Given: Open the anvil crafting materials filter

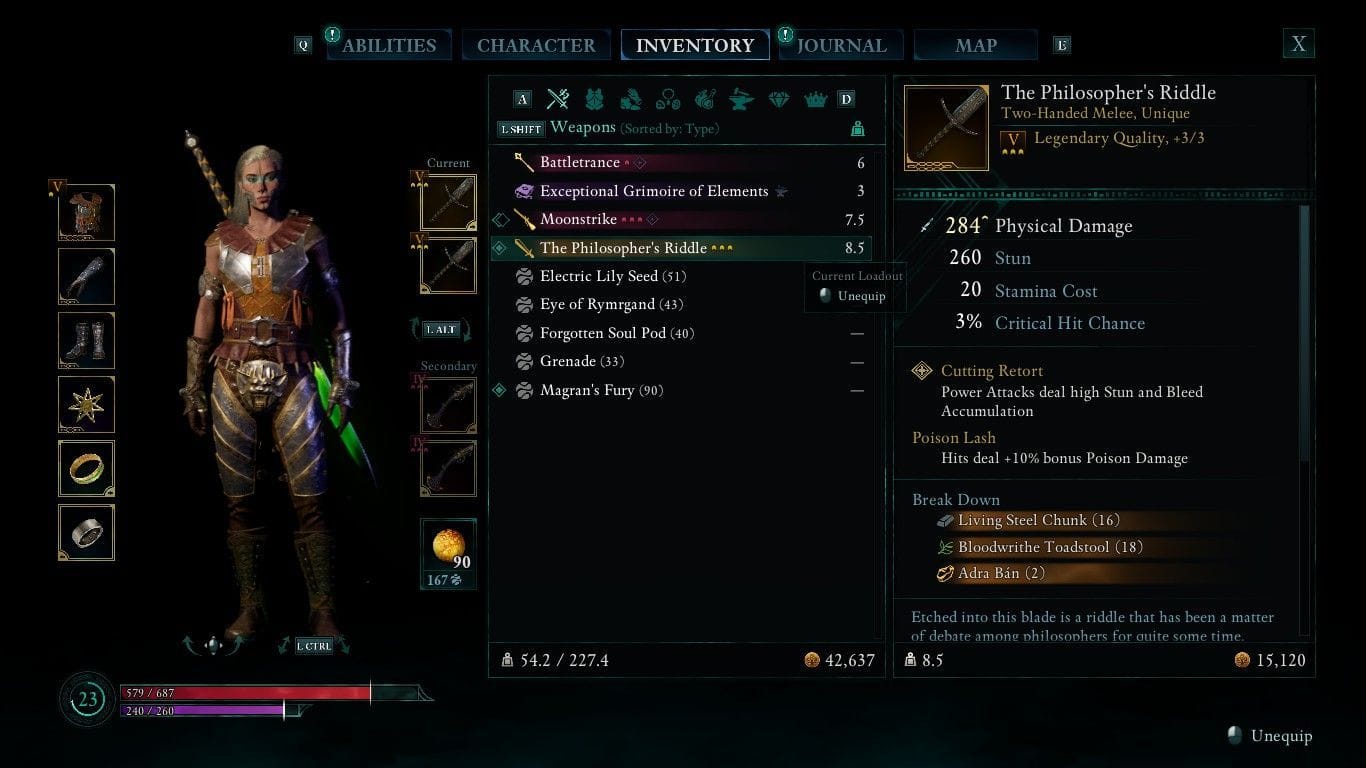Looking at the screenshot, I should click(x=741, y=99).
